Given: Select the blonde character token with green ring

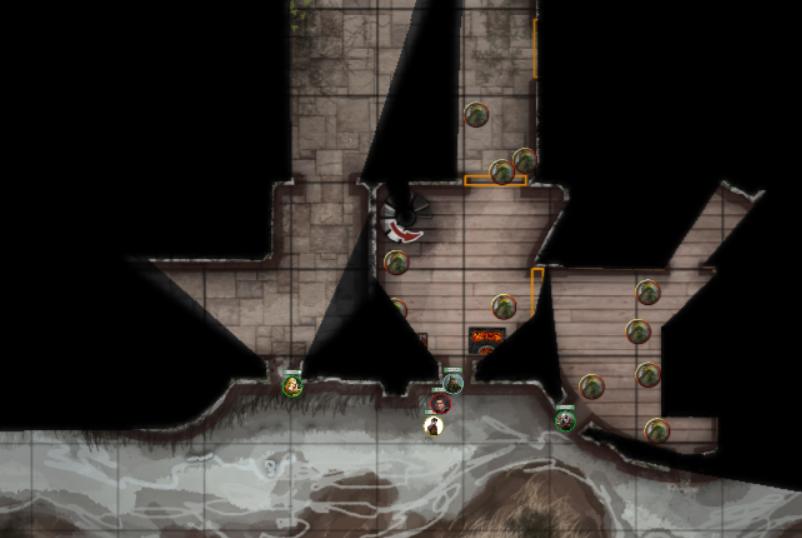Looking at the screenshot, I should 292,386.
